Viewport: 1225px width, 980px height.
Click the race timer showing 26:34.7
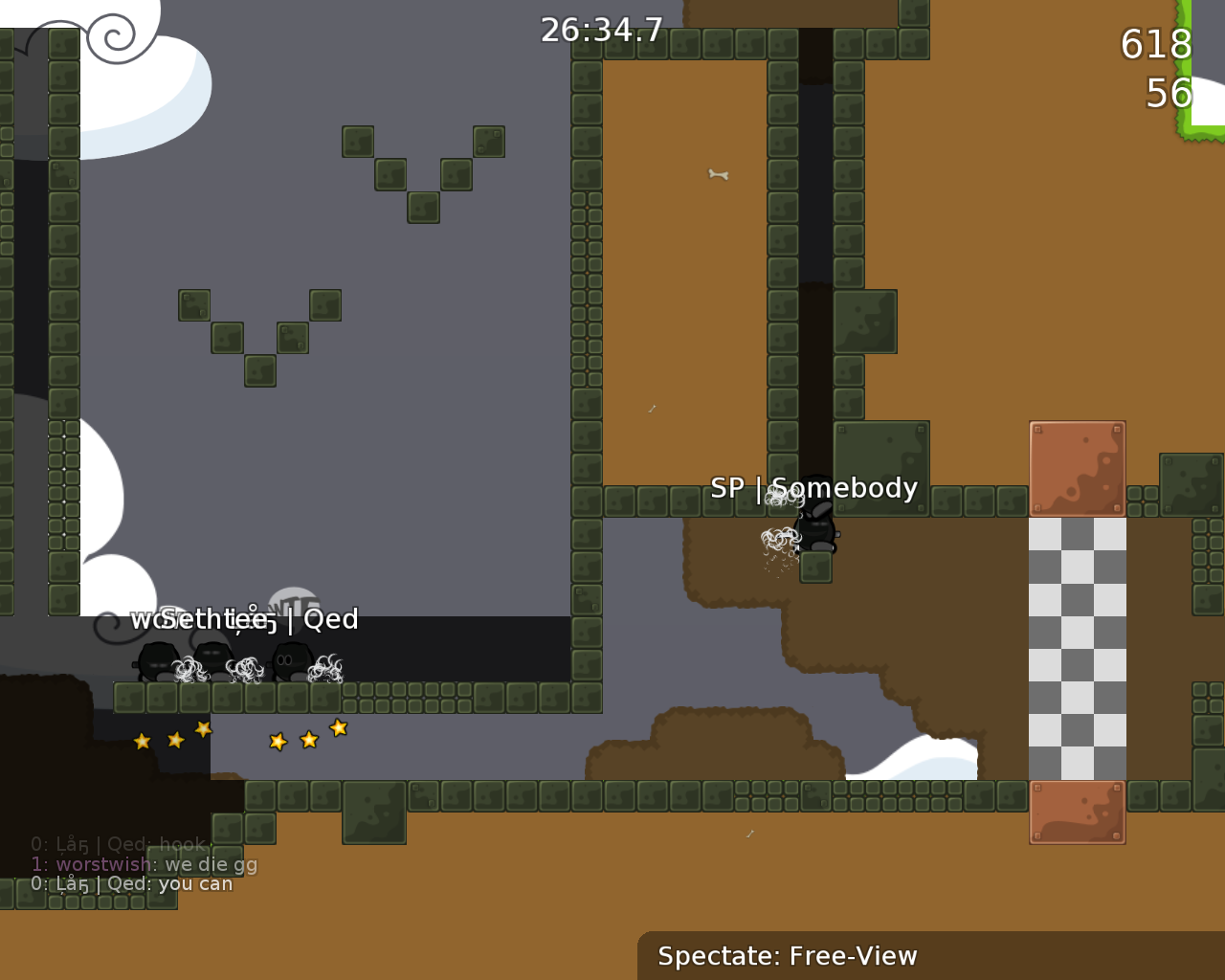coord(601,29)
